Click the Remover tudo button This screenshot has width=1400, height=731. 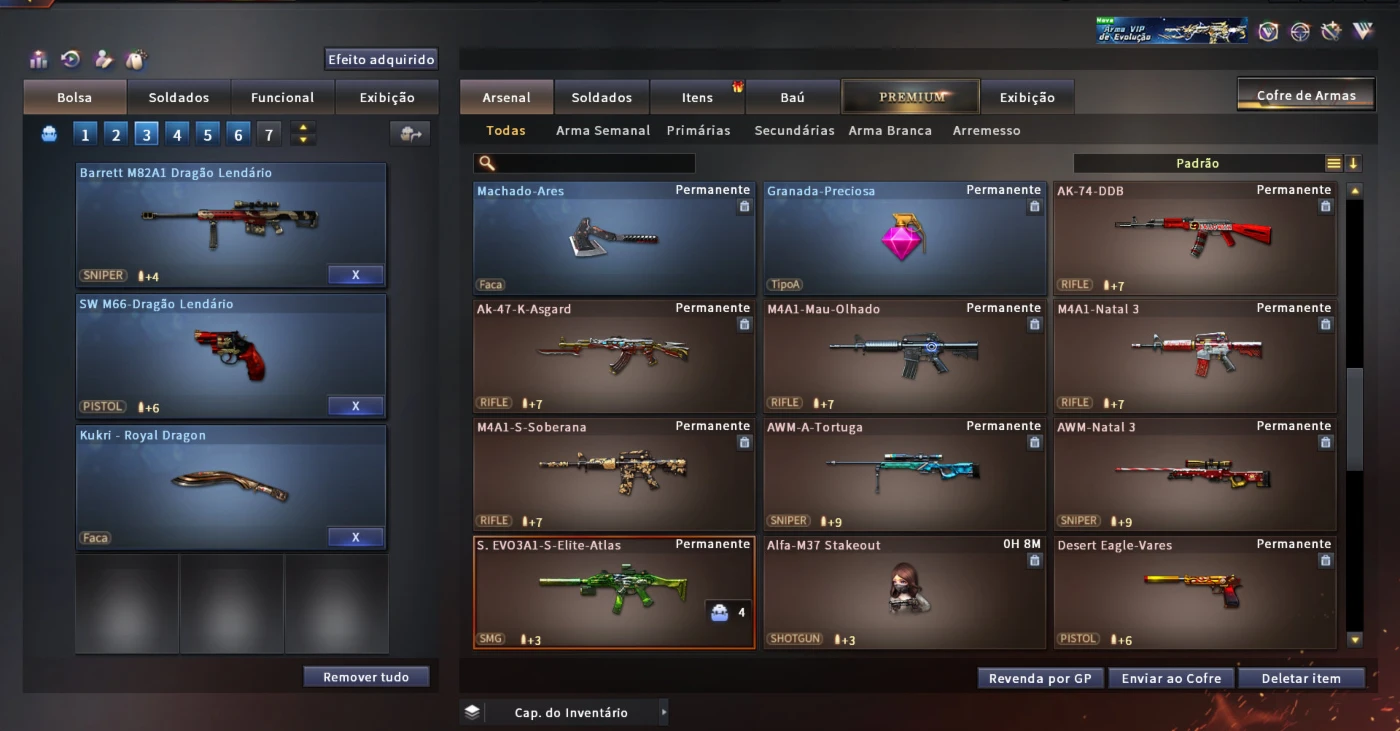click(366, 677)
